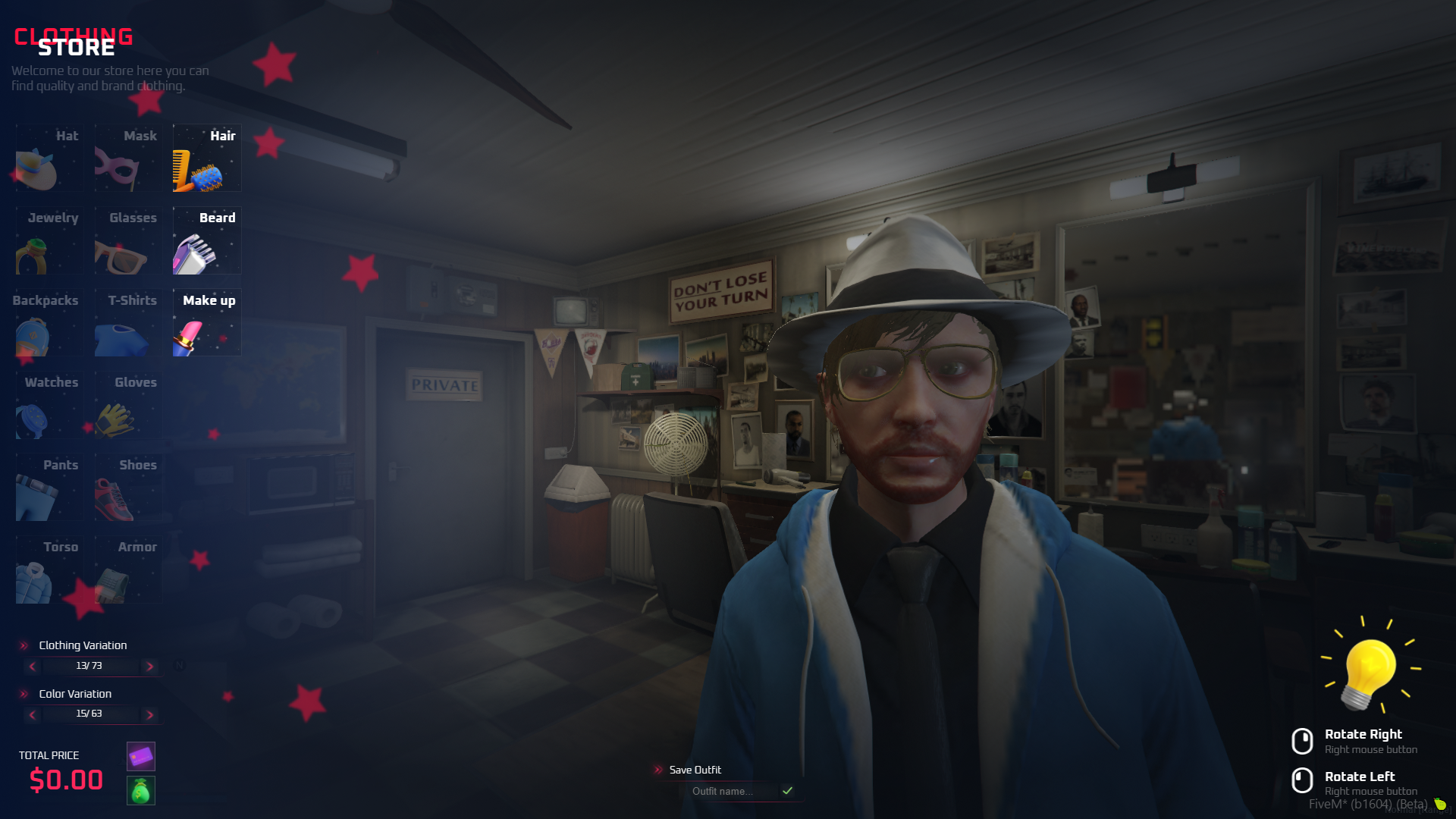The height and width of the screenshot is (819, 1456).
Task: Choose the Hair category
Action: [207, 158]
